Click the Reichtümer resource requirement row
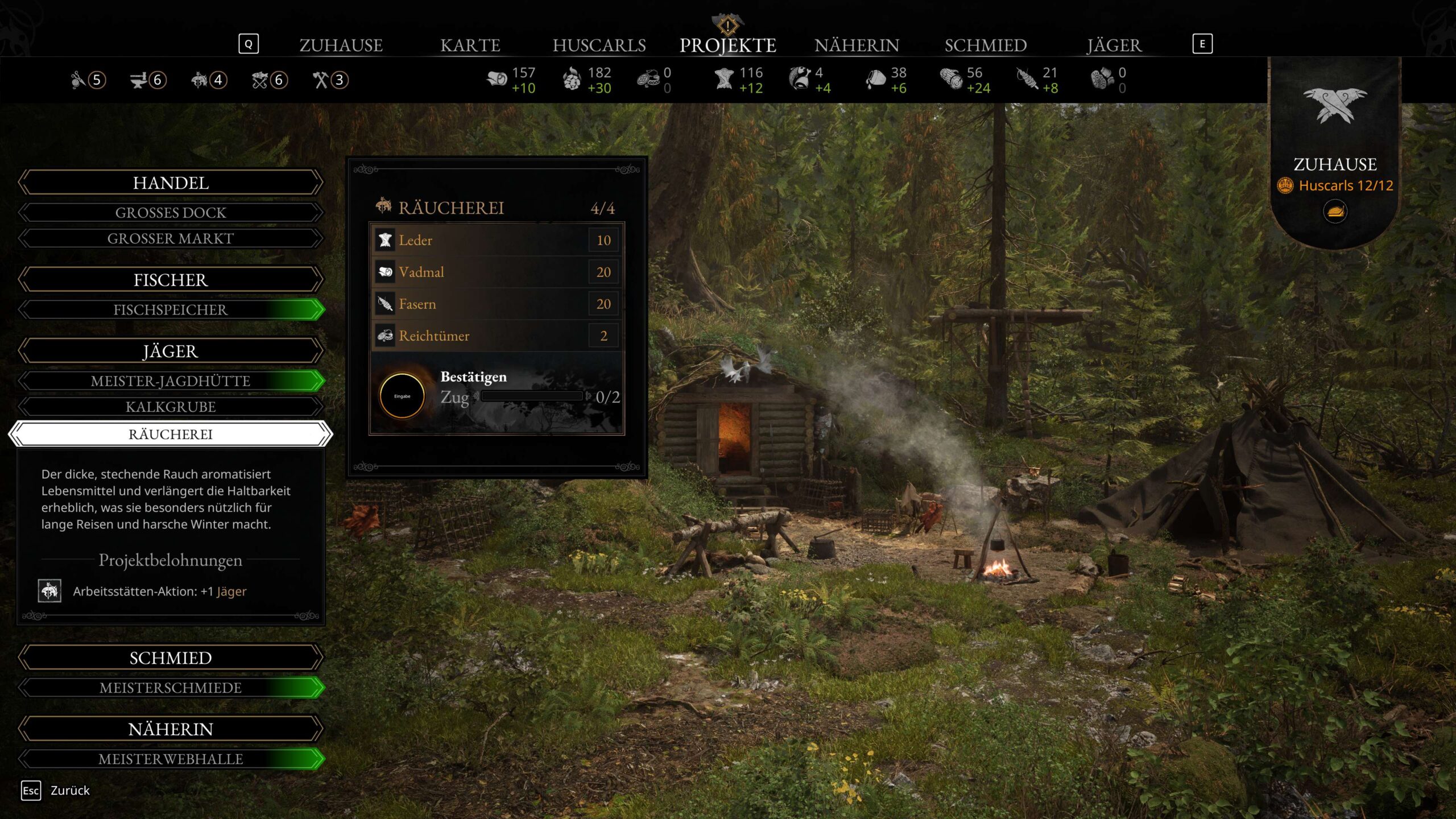1456x819 pixels. (496, 336)
